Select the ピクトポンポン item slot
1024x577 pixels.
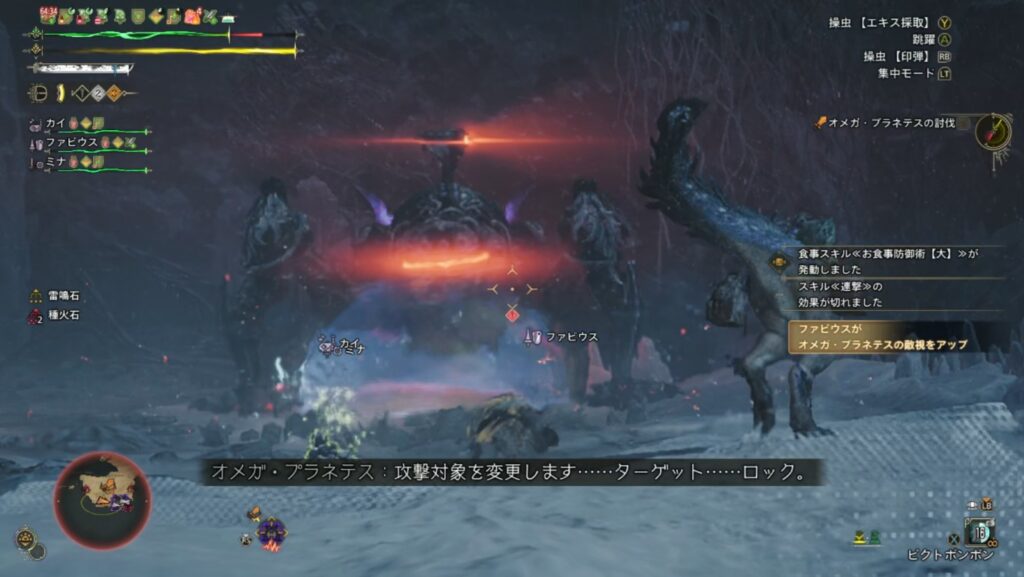(x=977, y=531)
